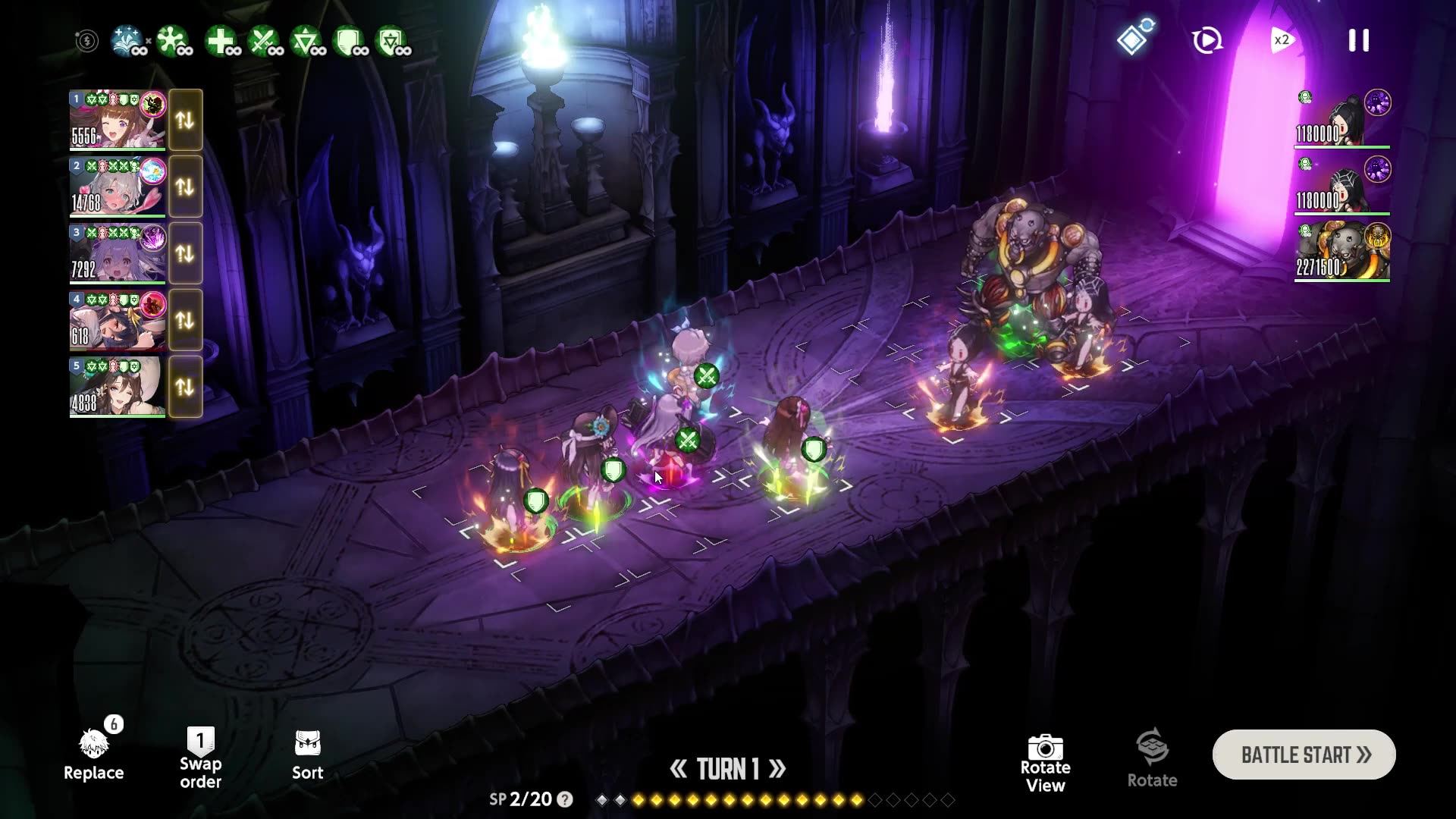Show the green plus buff icon details
This screenshot has width=1456, height=819.
click(221, 41)
